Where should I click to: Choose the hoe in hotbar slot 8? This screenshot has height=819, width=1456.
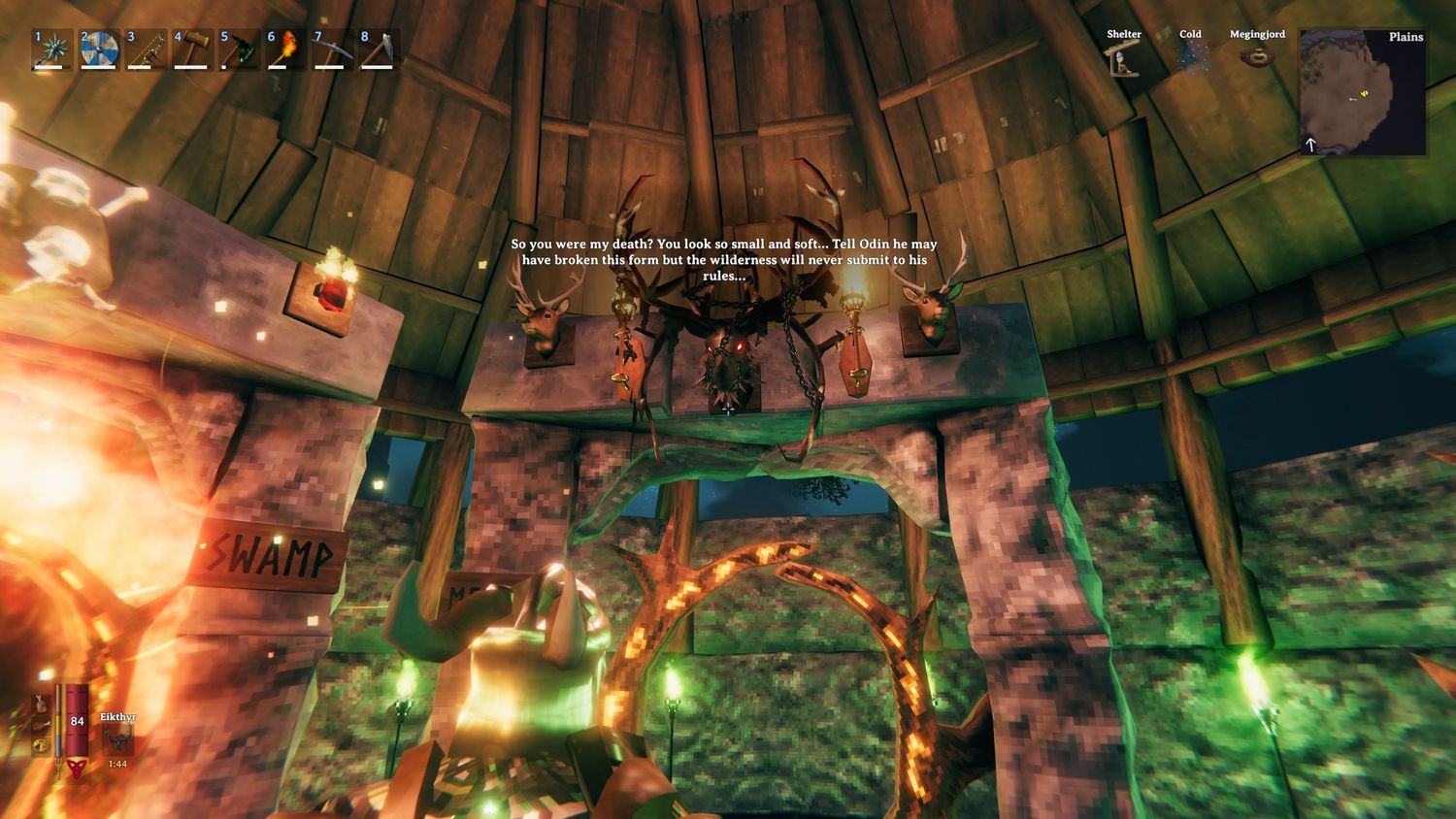tap(379, 50)
